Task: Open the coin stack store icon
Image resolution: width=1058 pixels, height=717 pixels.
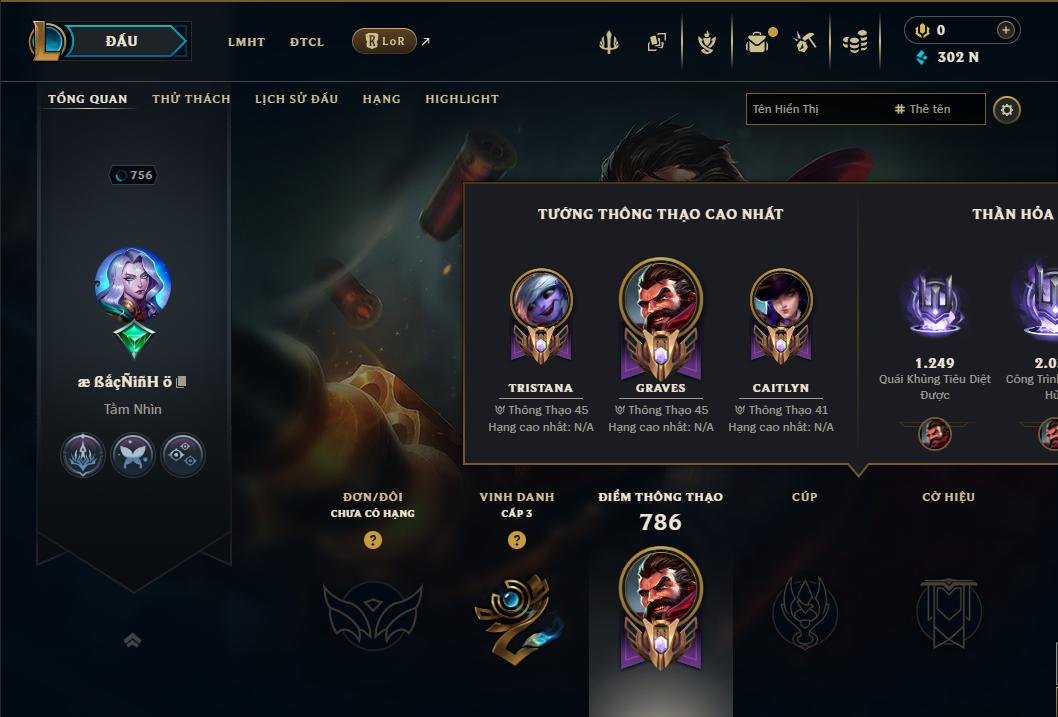Action: (854, 42)
